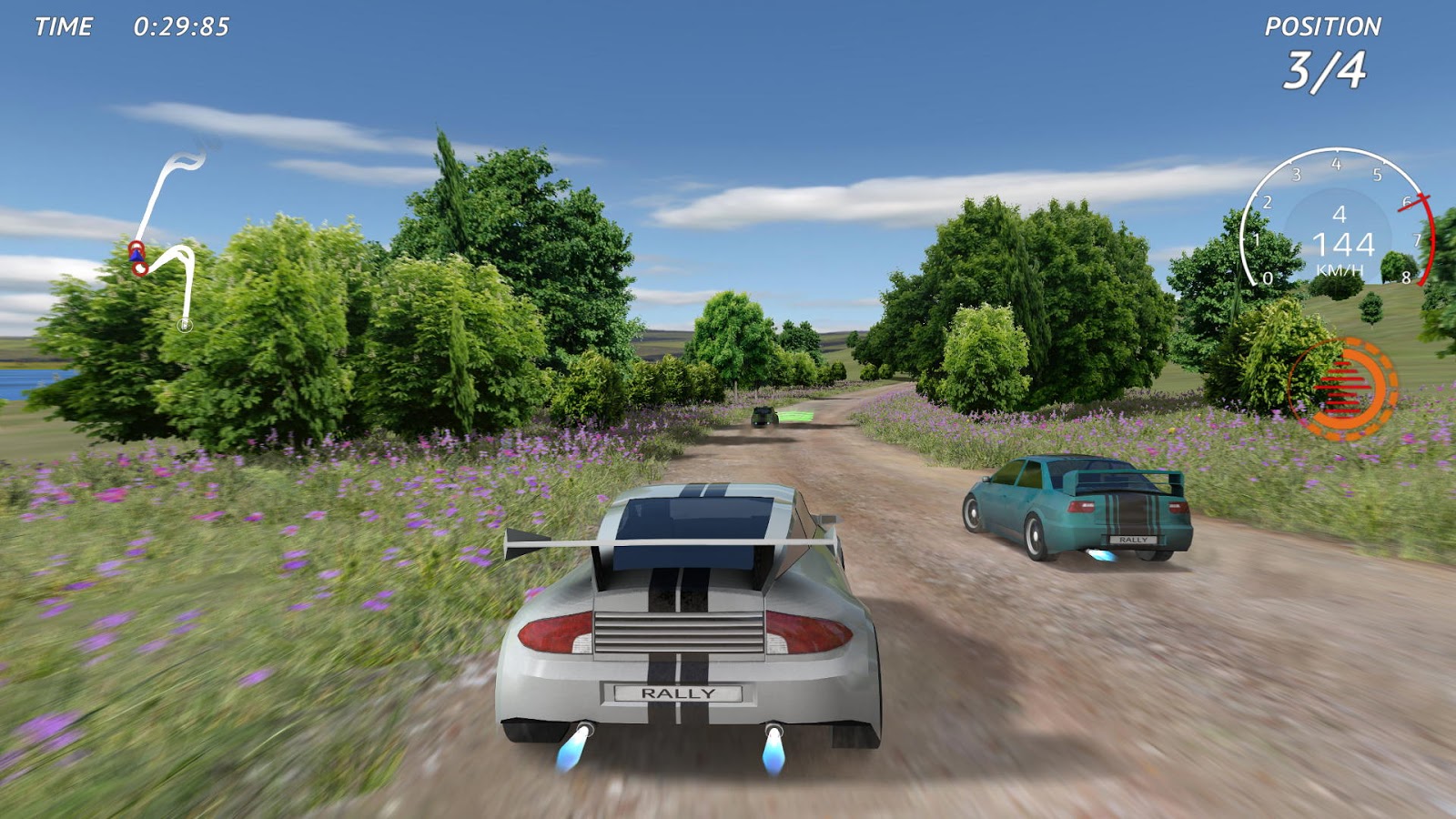Select the circular start point on the track map
Image resolution: width=1456 pixels, height=819 pixels.
[185, 325]
